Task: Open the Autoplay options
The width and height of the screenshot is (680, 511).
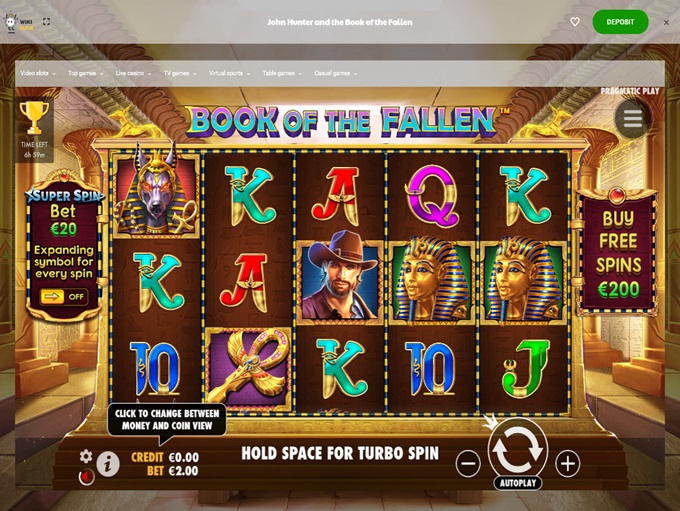Action: click(517, 483)
